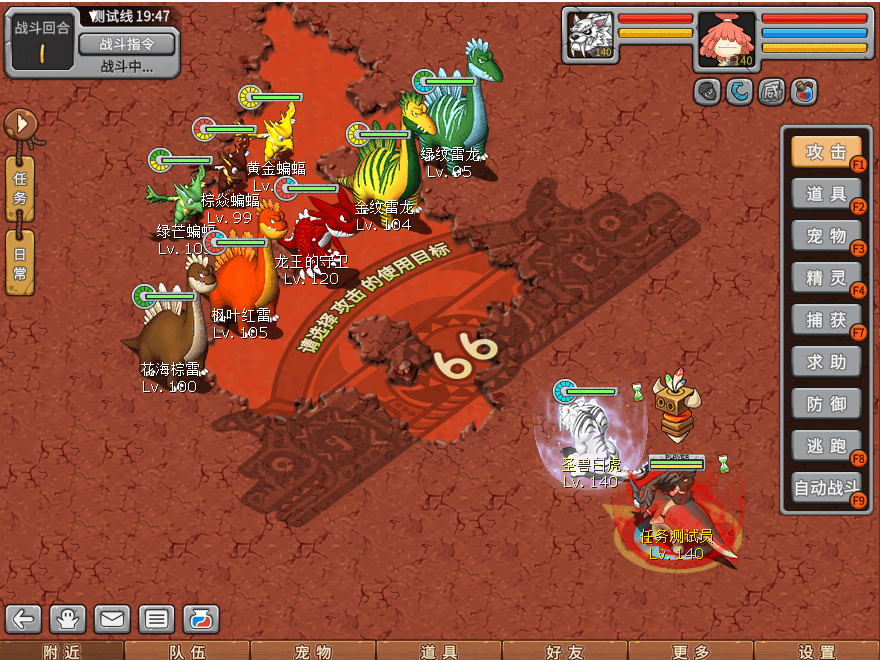Click the blue crescent moon icon
Viewport: 880px width, 660px height.
739,92
